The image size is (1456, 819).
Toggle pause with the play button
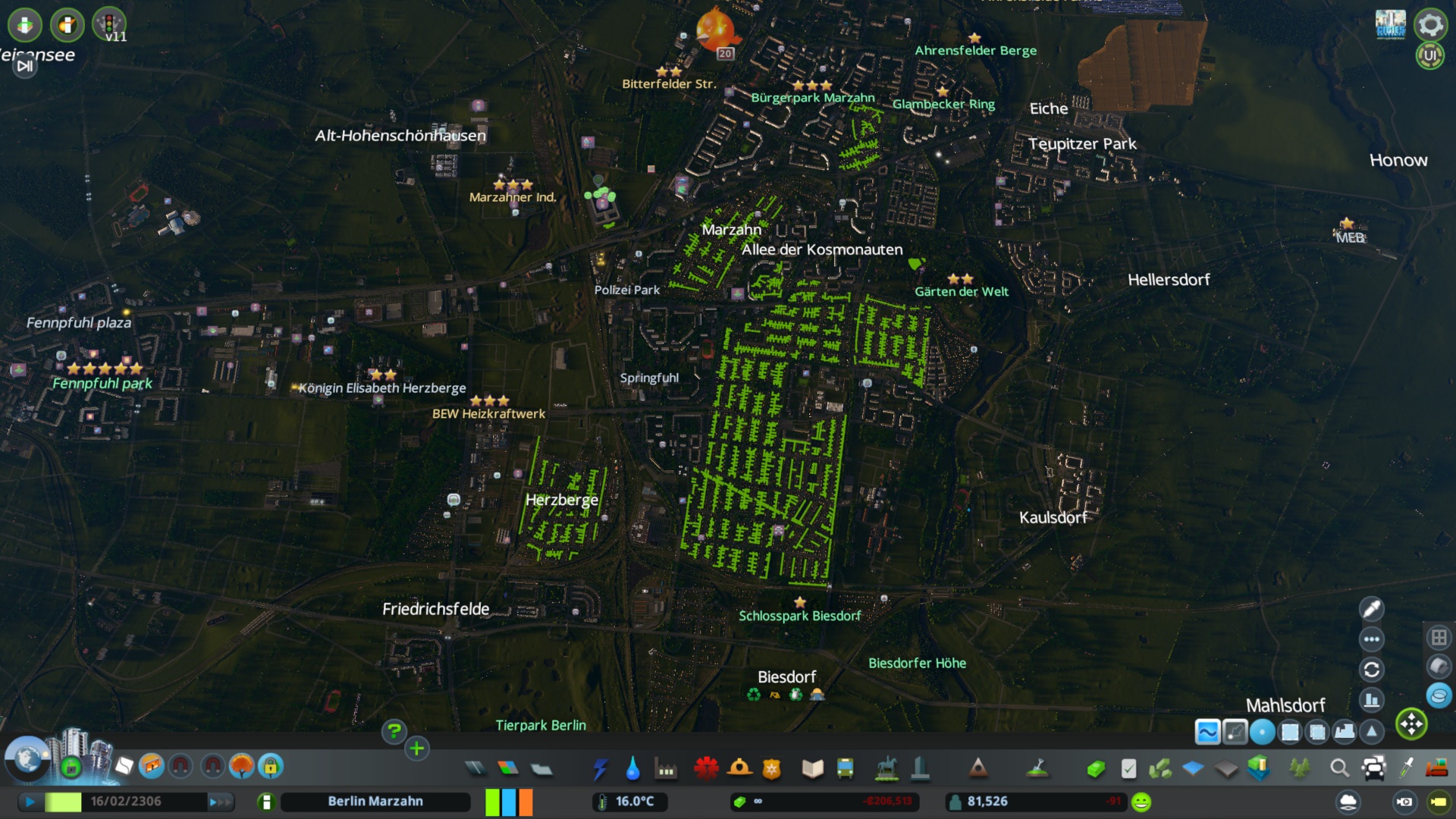coord(29,801)
